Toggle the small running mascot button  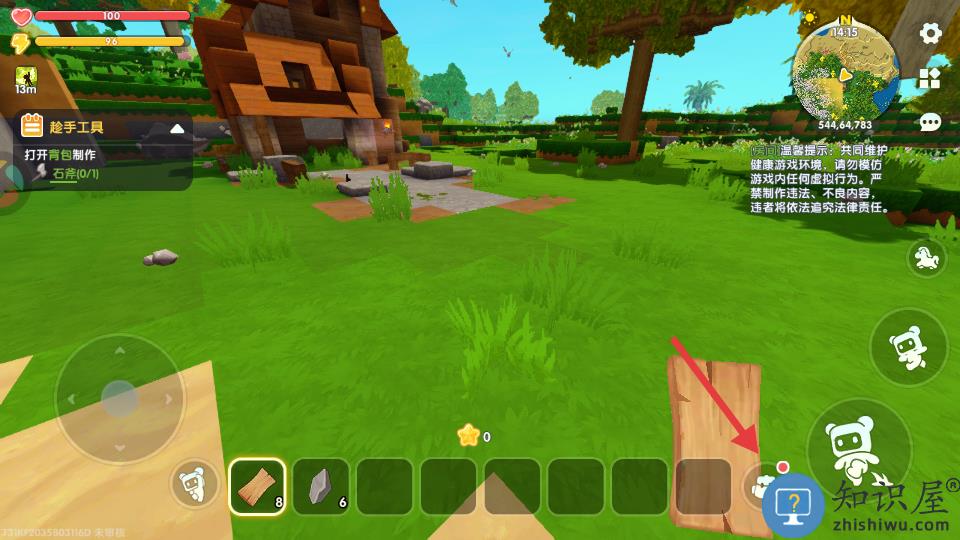pos(926,260)
